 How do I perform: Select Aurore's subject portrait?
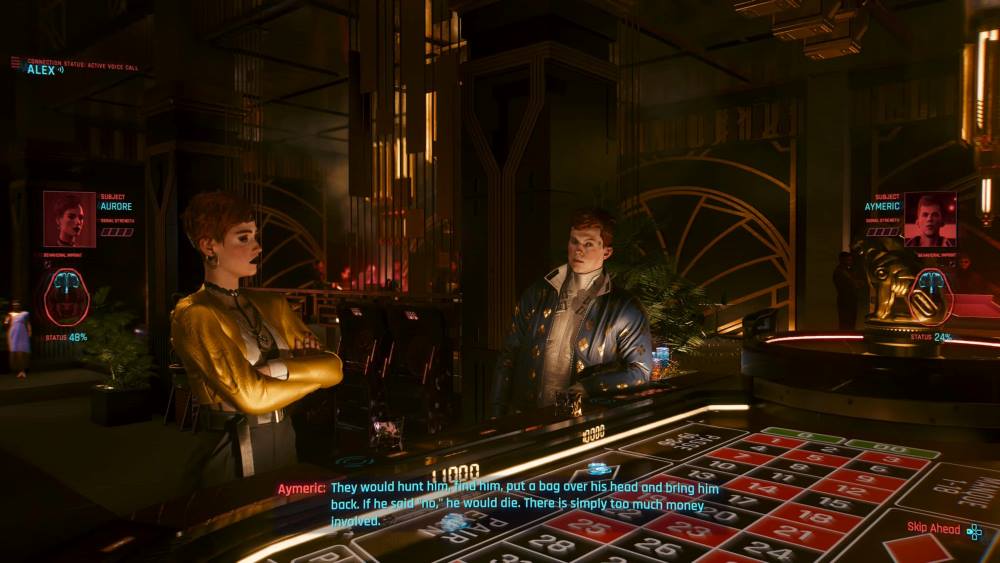pos(69,219)
